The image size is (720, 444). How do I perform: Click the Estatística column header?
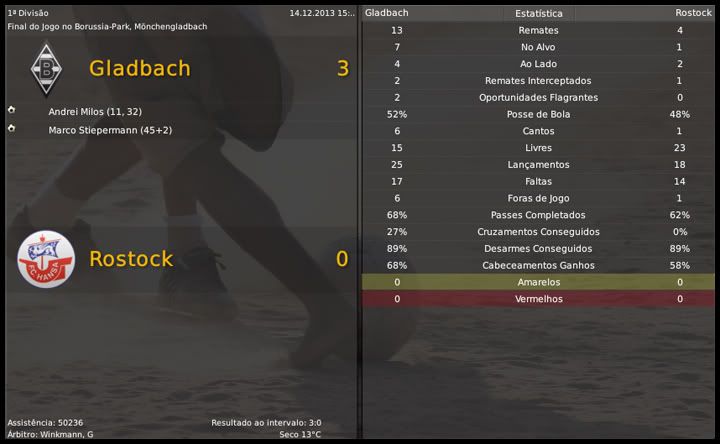(x=538, y=14)
